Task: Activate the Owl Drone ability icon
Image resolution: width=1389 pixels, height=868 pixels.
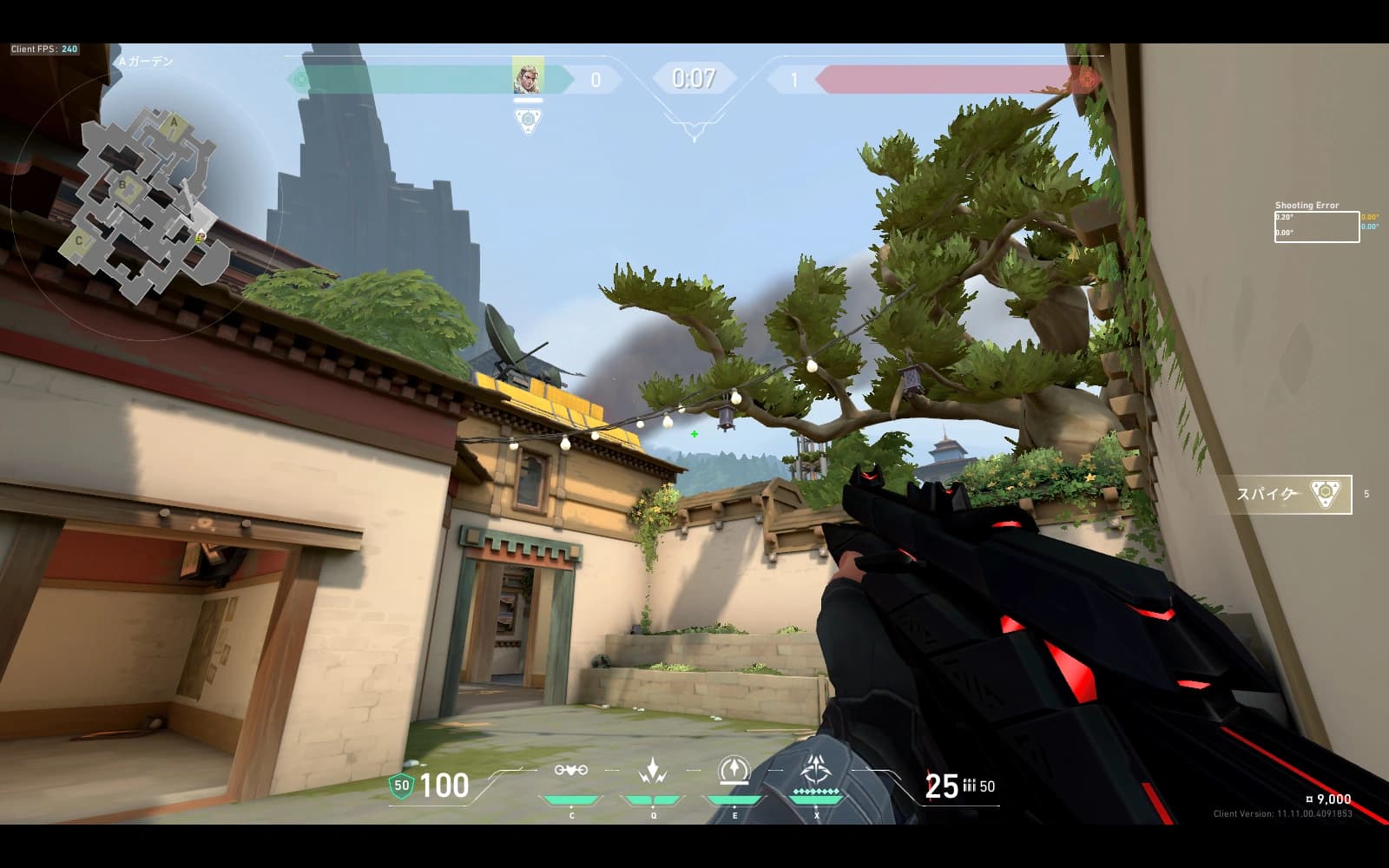Action: (571, 771)
